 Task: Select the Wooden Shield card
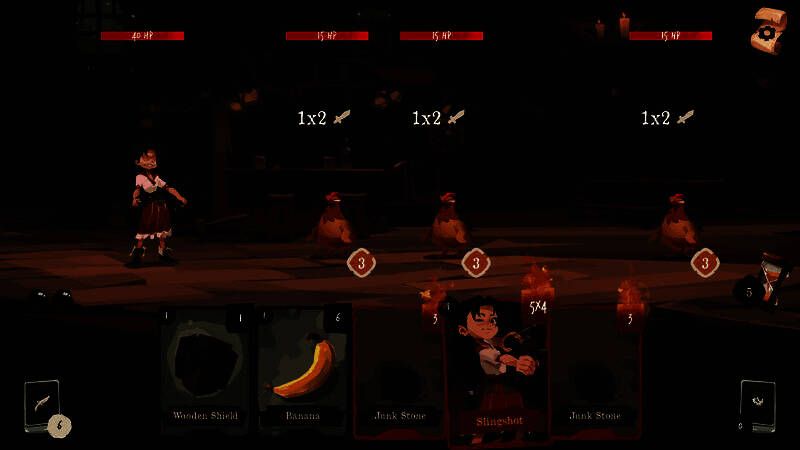tap(204, 370)
